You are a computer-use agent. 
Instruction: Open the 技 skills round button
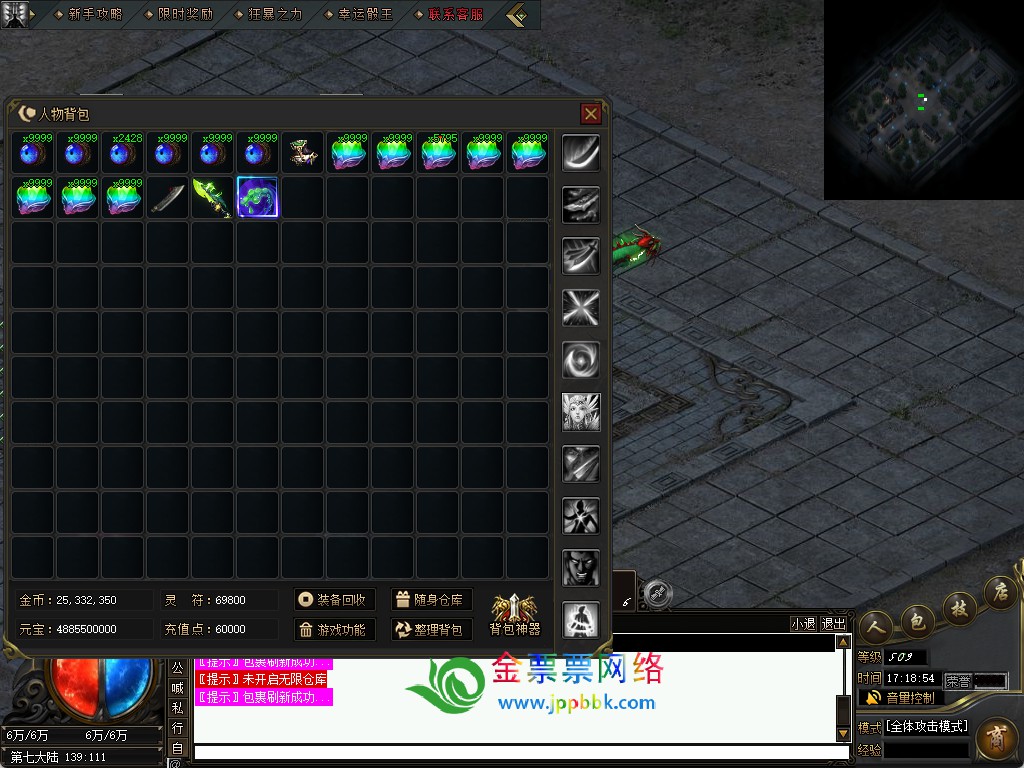(x=959, y=608)
